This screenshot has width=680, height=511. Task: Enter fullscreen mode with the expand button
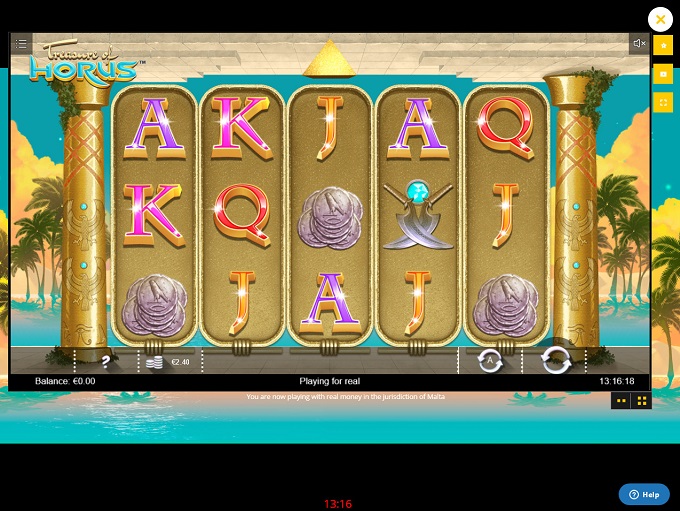[662, 102]
